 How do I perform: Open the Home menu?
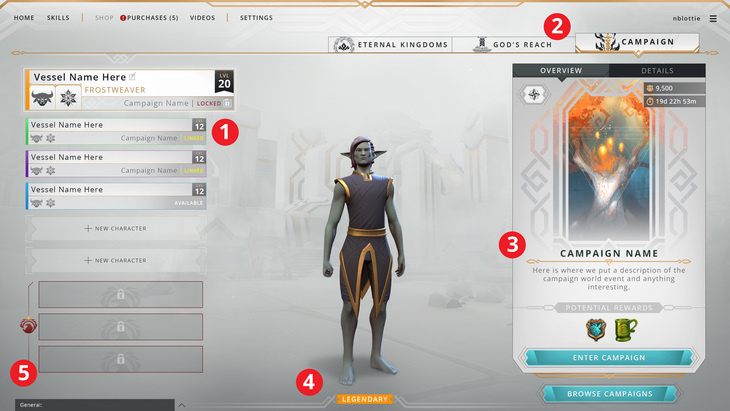coord(24,18)
